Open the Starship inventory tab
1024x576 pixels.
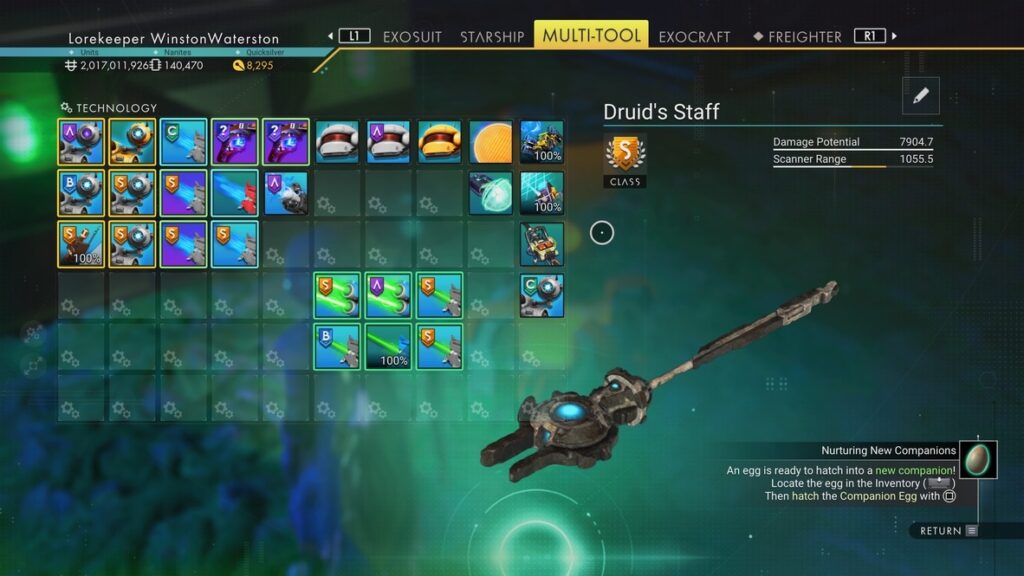491,37
